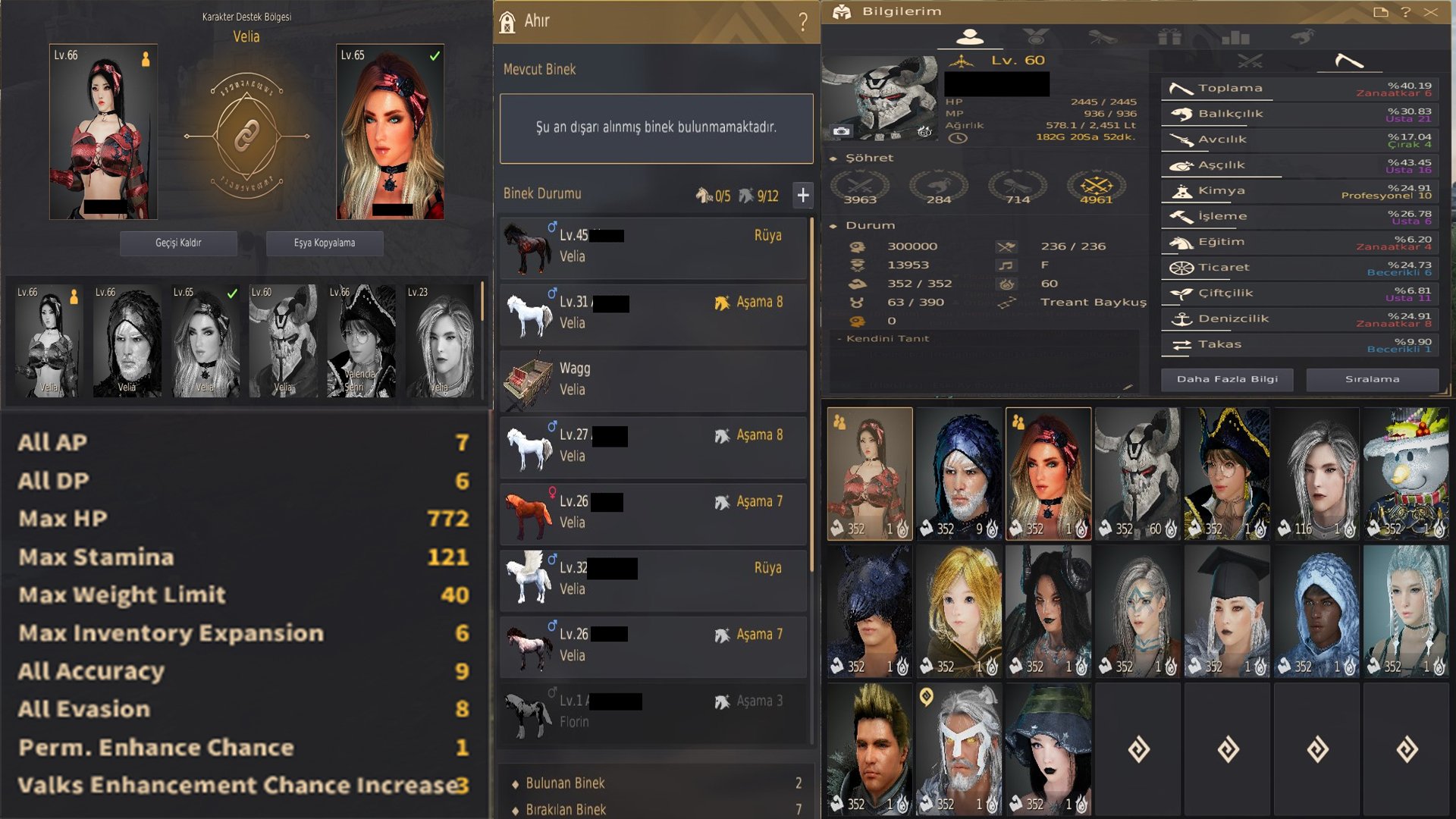Open help via the question mark in Ahır window

pyautogui.click(x=802, y=21)
